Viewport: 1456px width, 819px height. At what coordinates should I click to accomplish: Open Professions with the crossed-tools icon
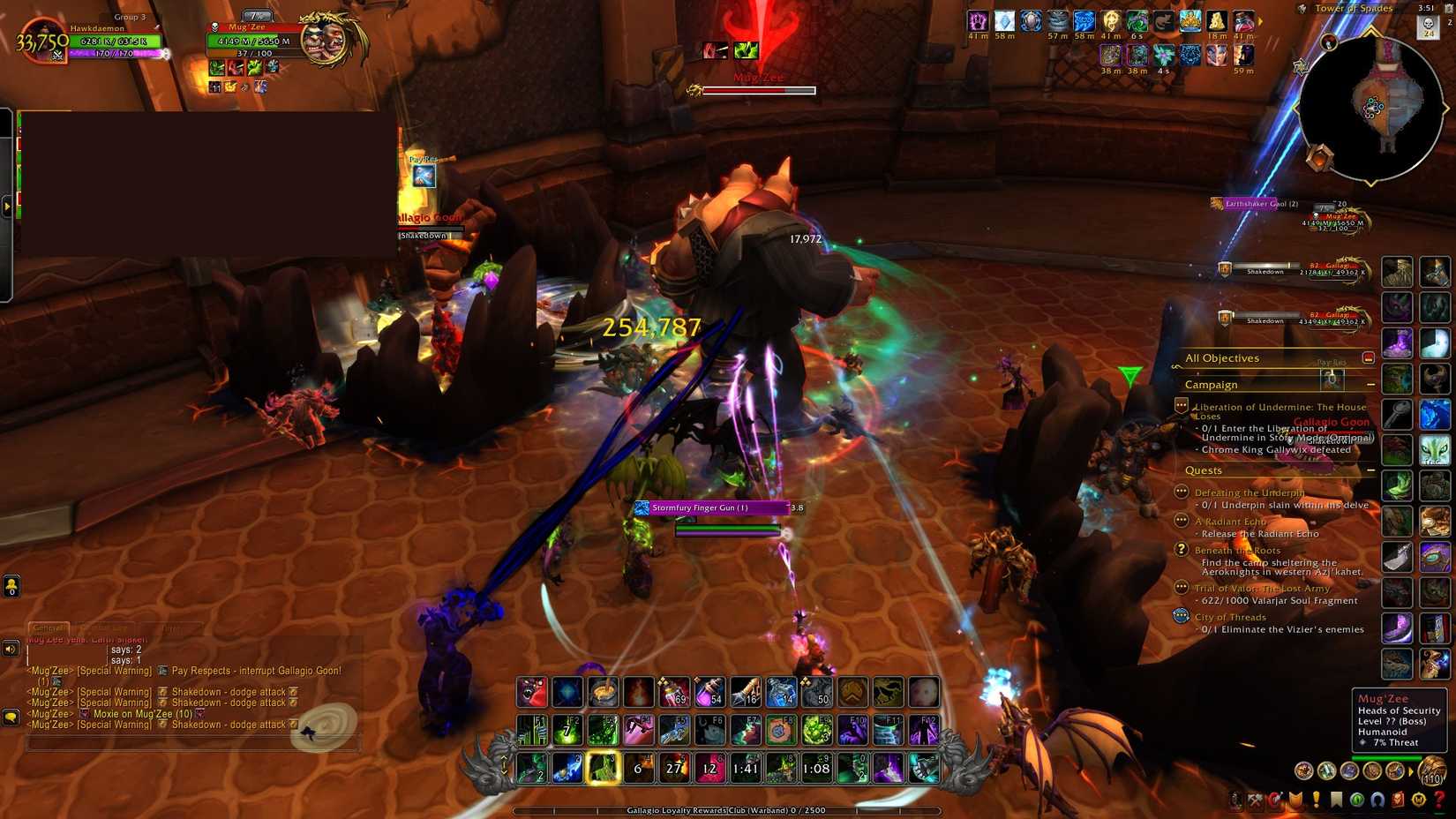[1254, 800]
